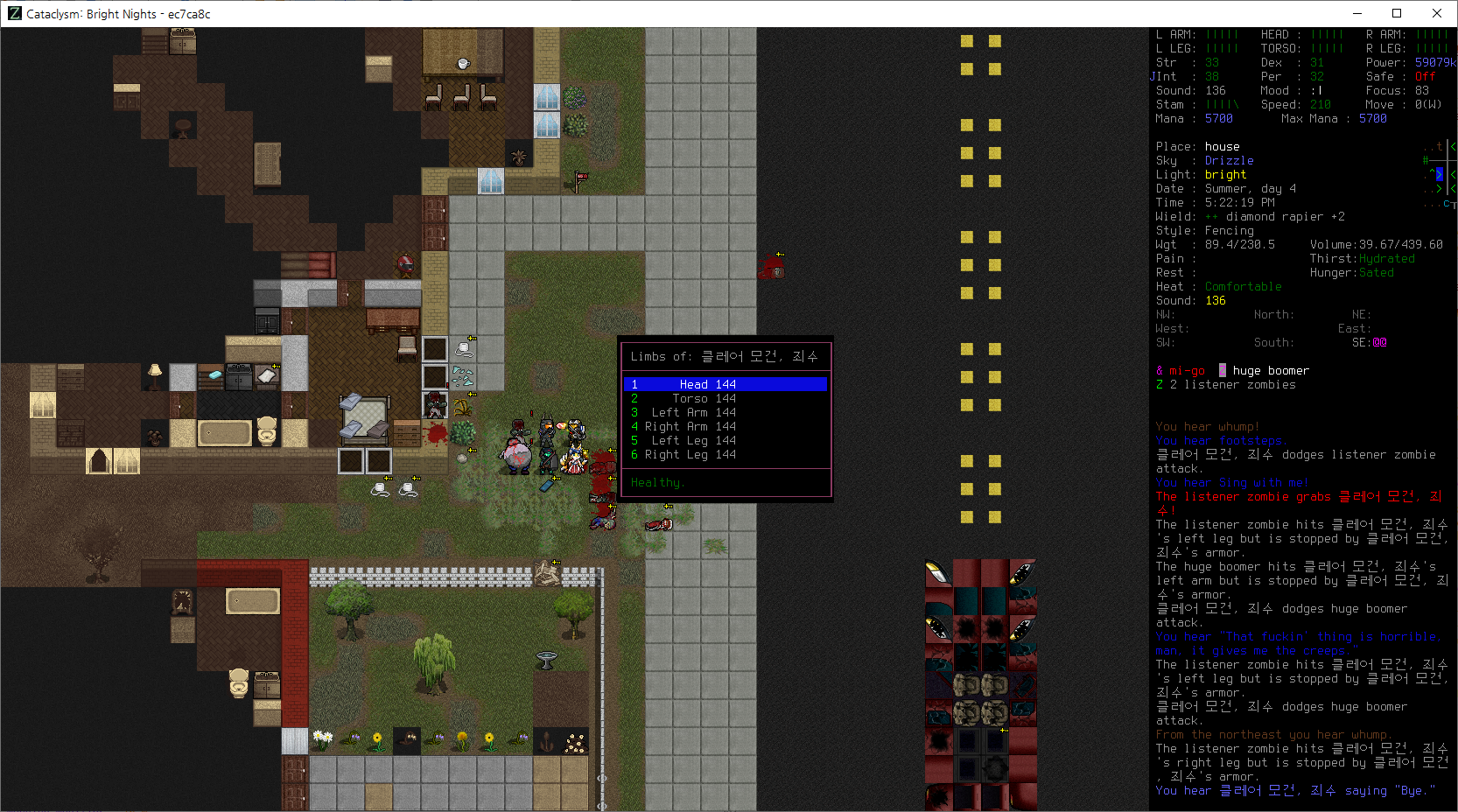
Task: Maximize the game window
Action: tap(1397, 13)
